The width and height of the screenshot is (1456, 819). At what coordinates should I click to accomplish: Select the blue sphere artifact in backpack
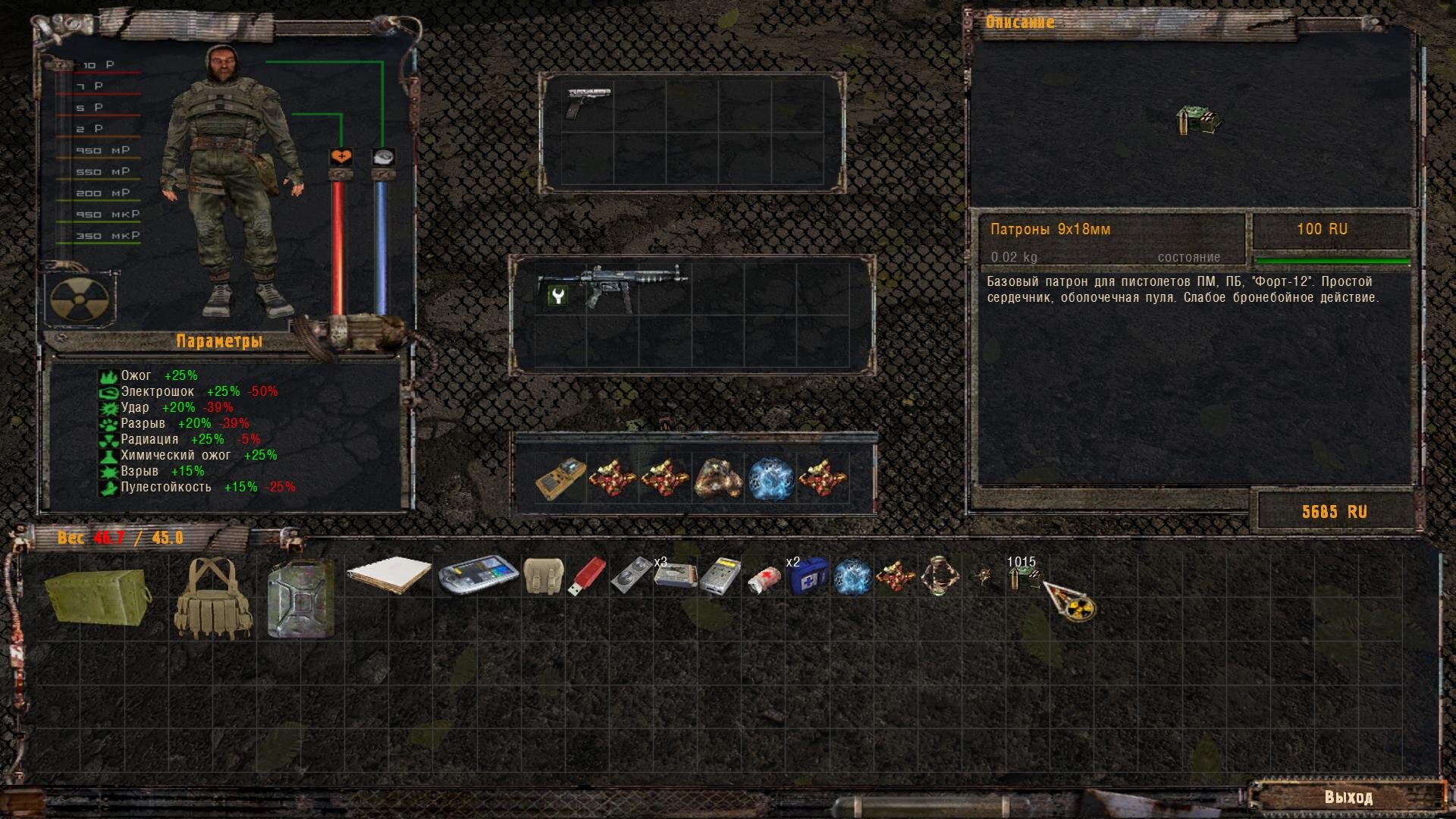coord(852,576)
